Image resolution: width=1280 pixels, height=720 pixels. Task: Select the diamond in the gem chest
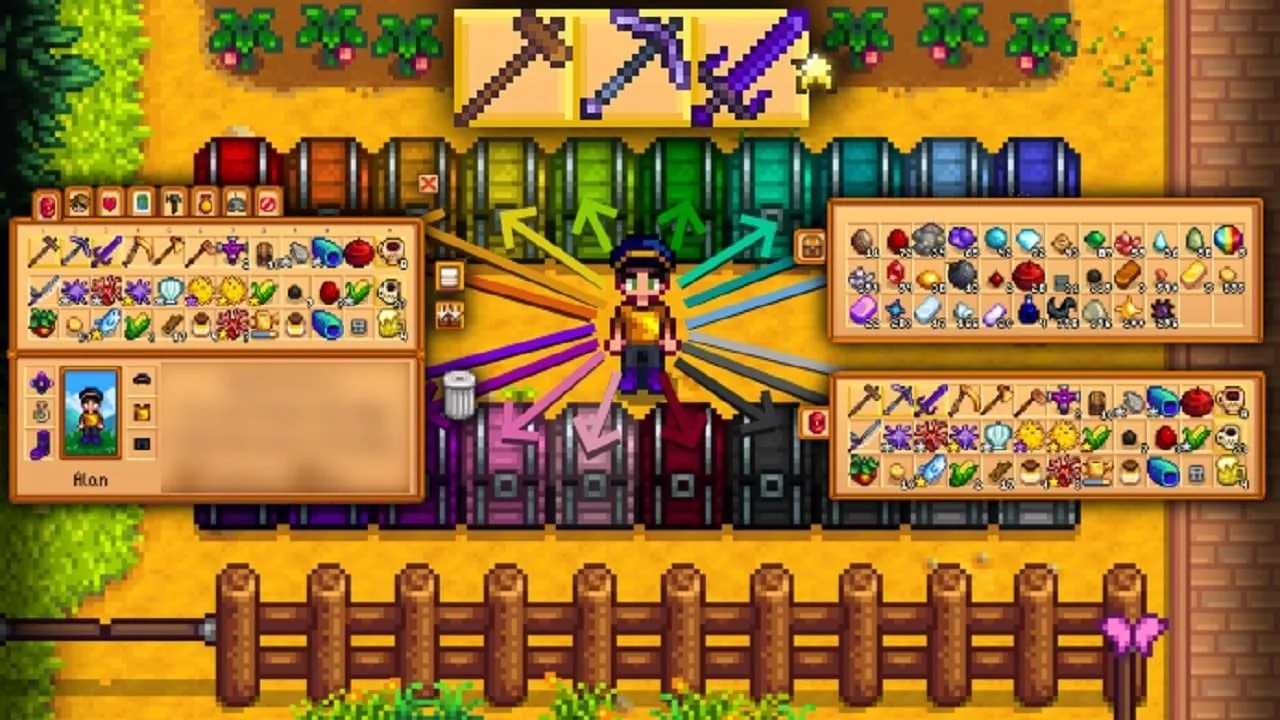click(1028, 240)
